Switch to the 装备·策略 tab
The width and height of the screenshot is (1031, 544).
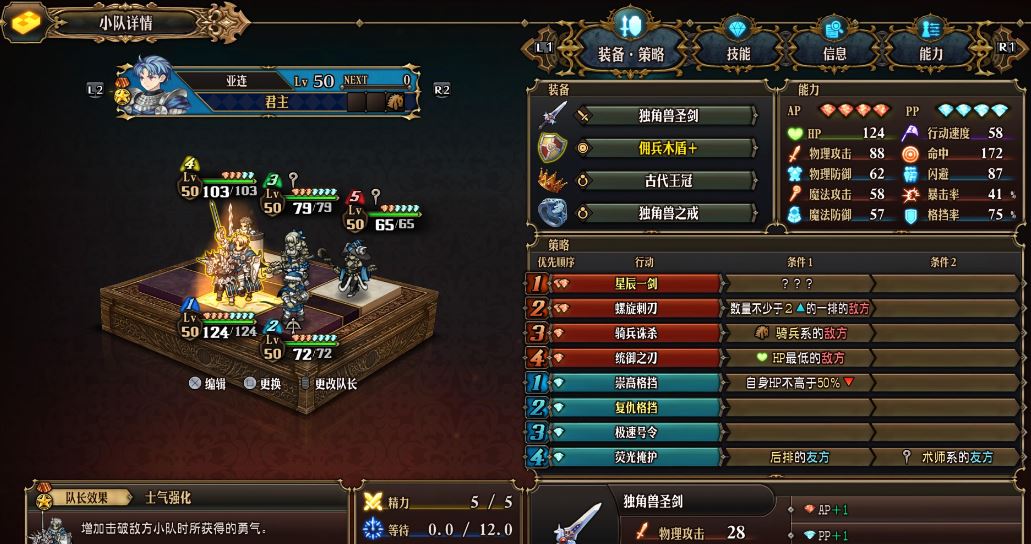pyautogui.click(x=630, y=54)
